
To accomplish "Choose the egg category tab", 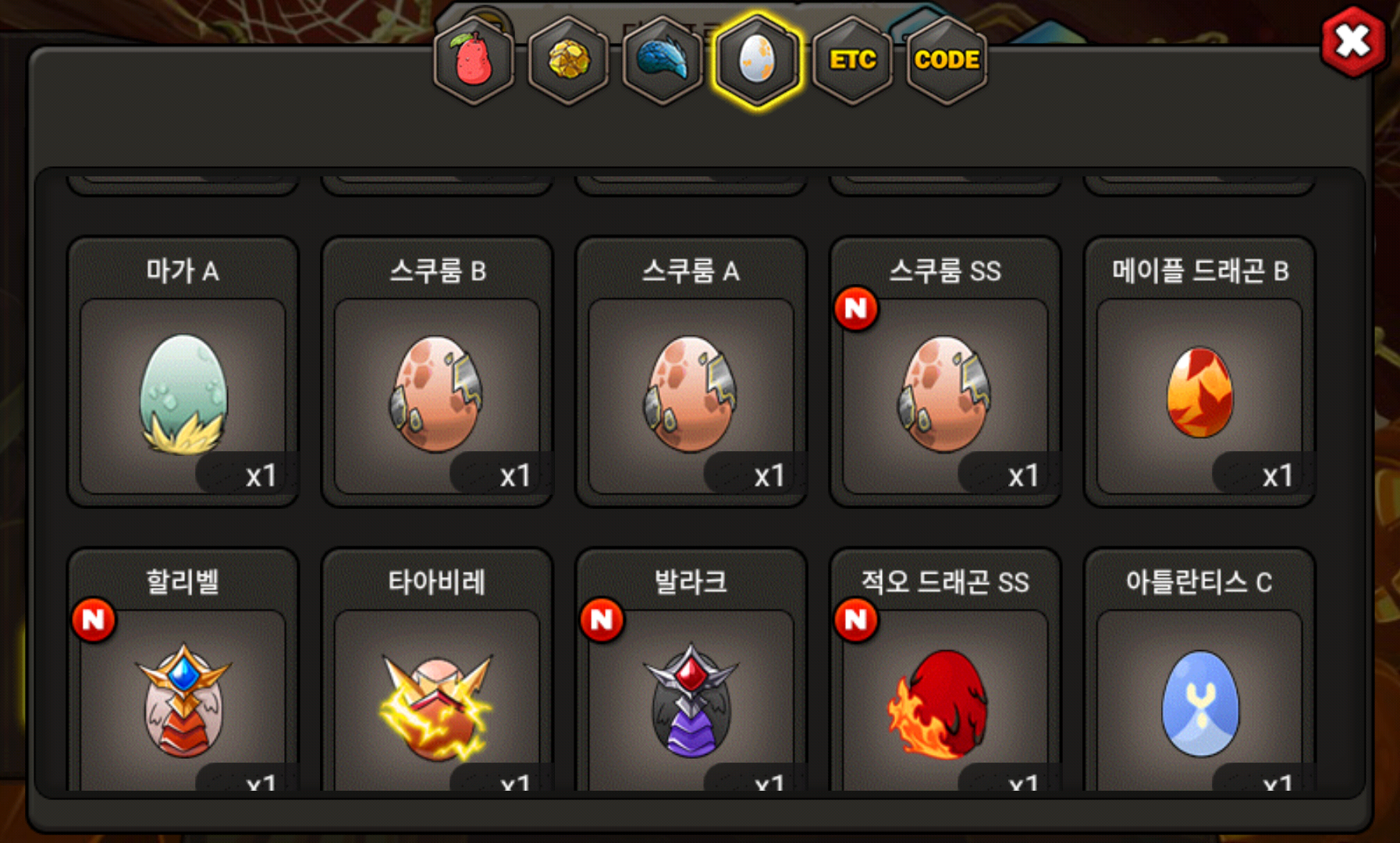I will (x=757, y=60).
